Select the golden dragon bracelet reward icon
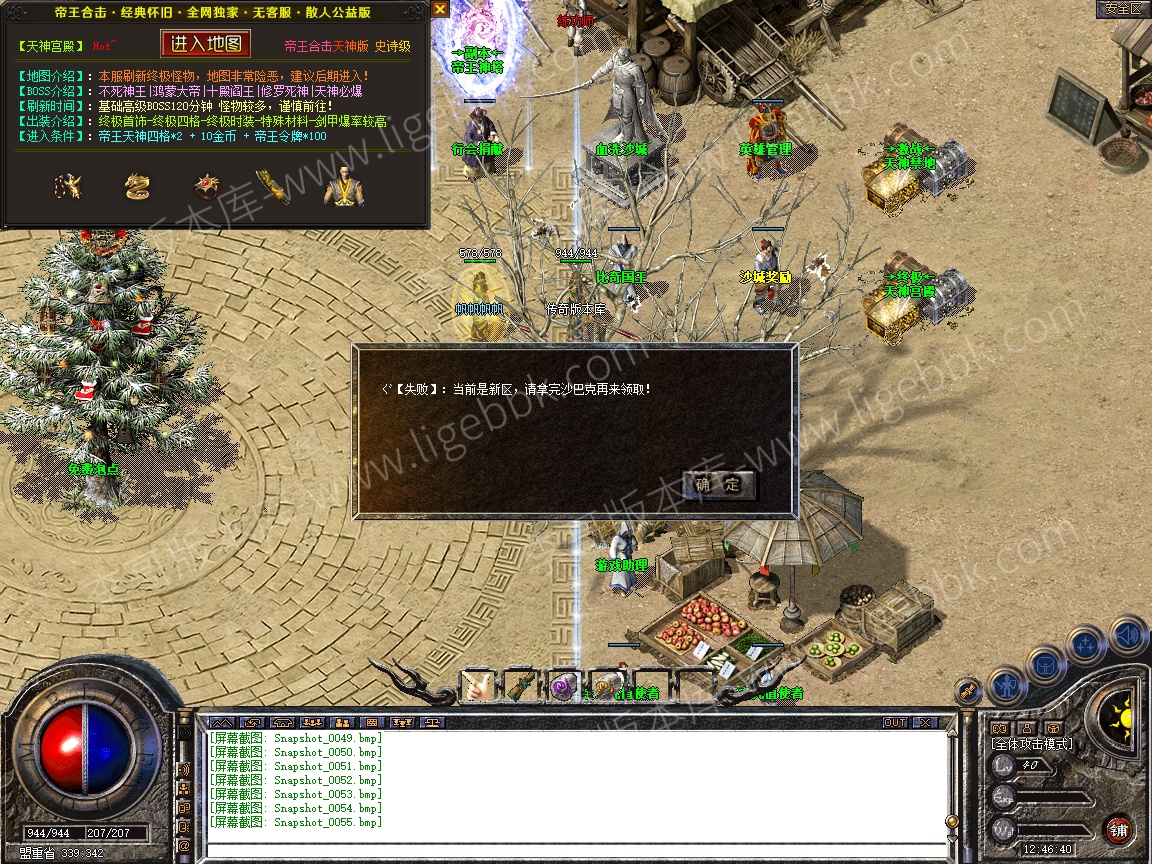1152x864 pixels. (x=137, y=187)
